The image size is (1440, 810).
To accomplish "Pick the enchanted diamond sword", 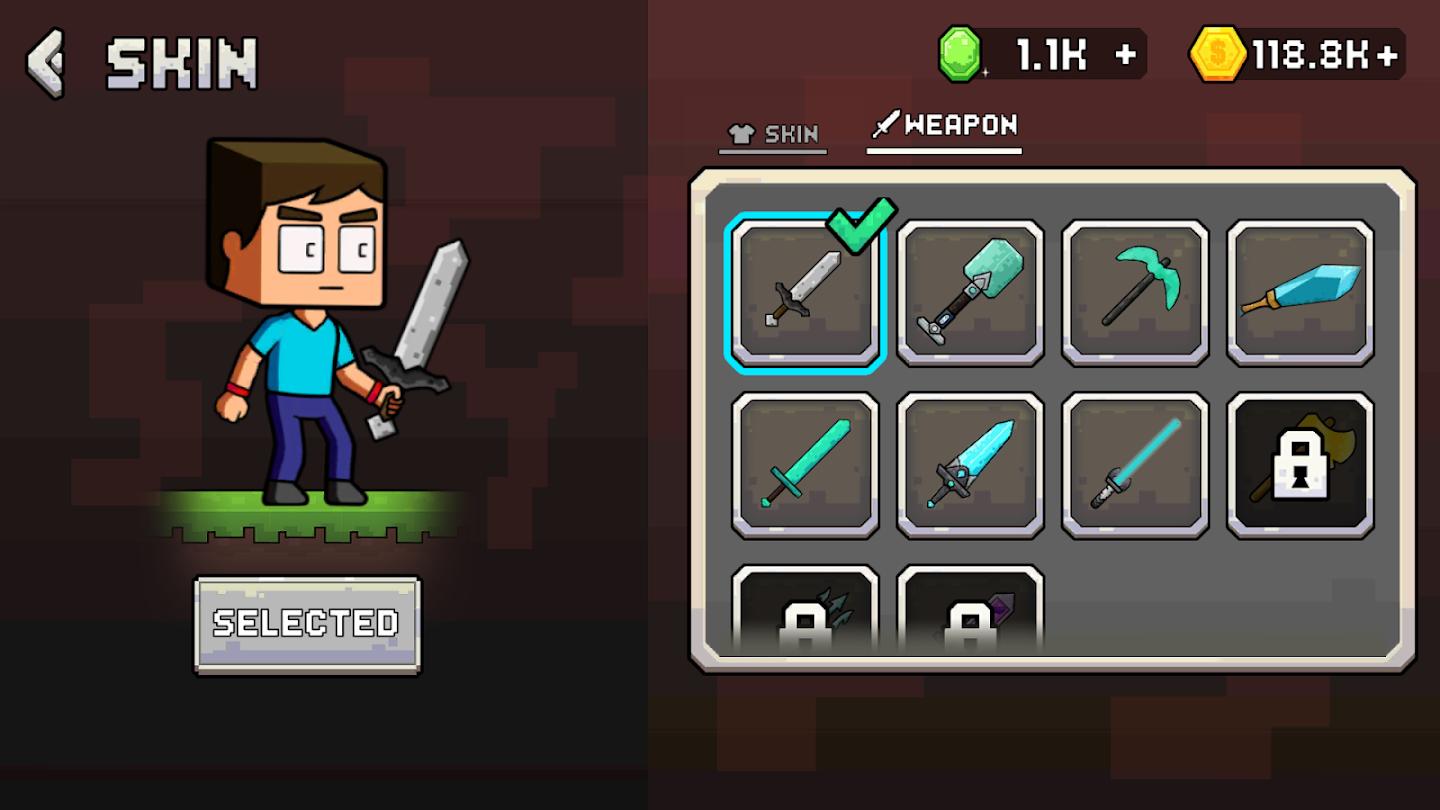I will point(969,465).
